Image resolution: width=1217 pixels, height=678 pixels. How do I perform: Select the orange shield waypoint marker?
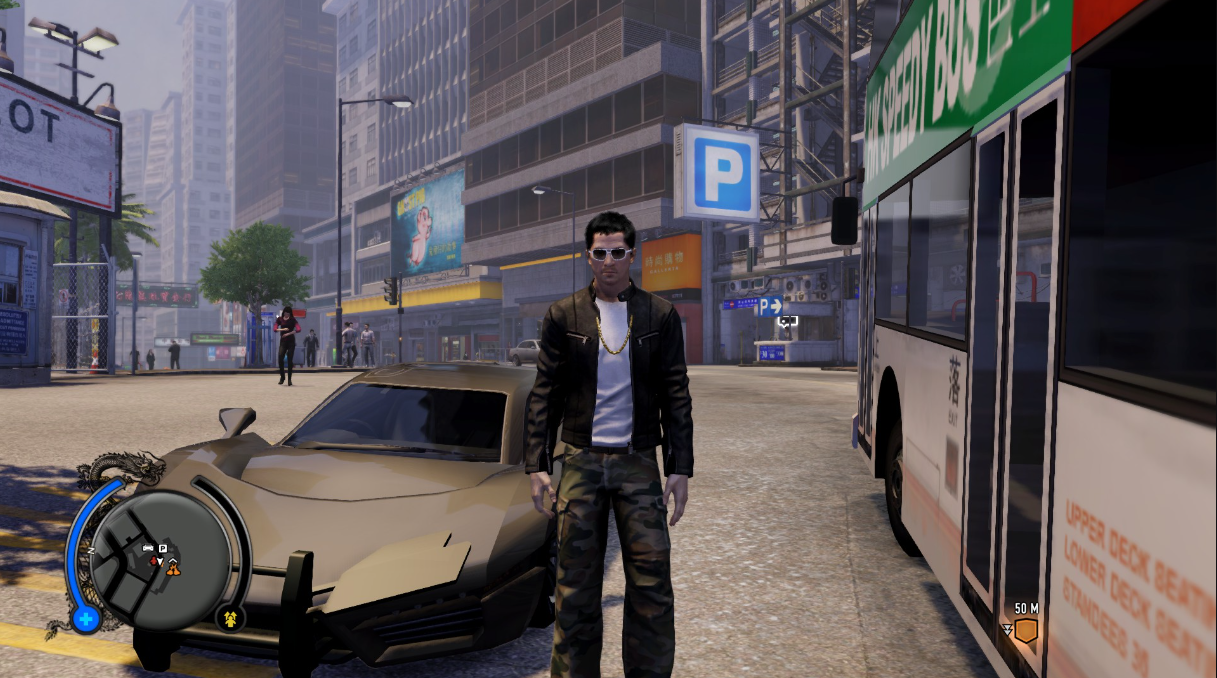click(1025, 630)
